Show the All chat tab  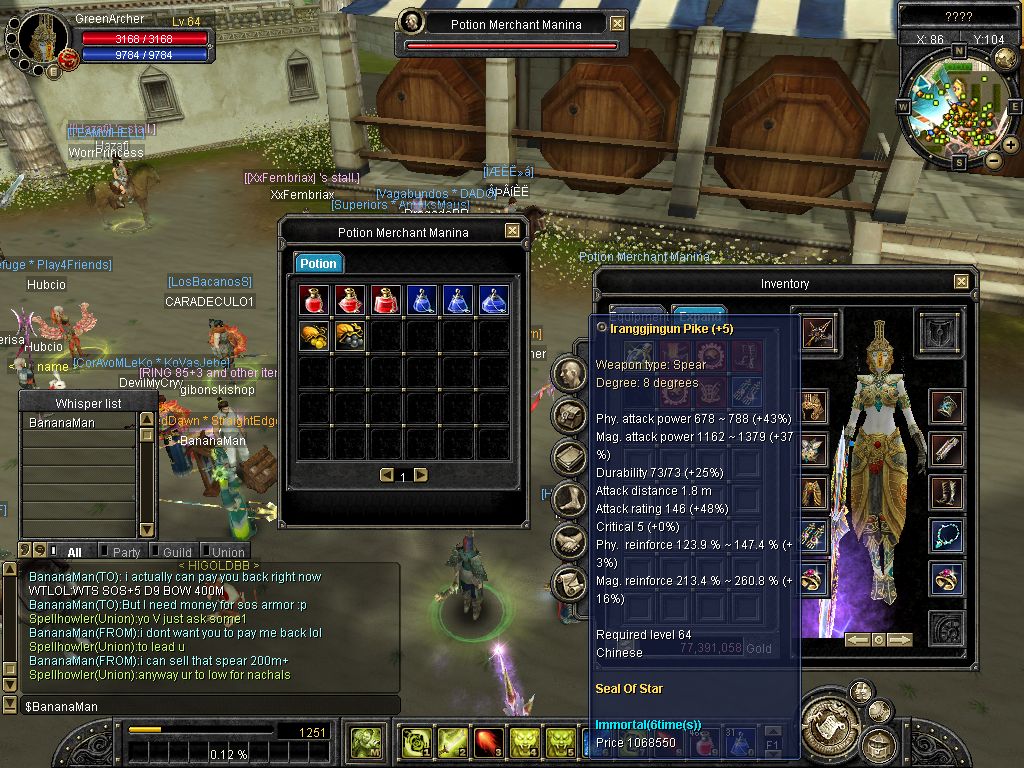(74, 552)
